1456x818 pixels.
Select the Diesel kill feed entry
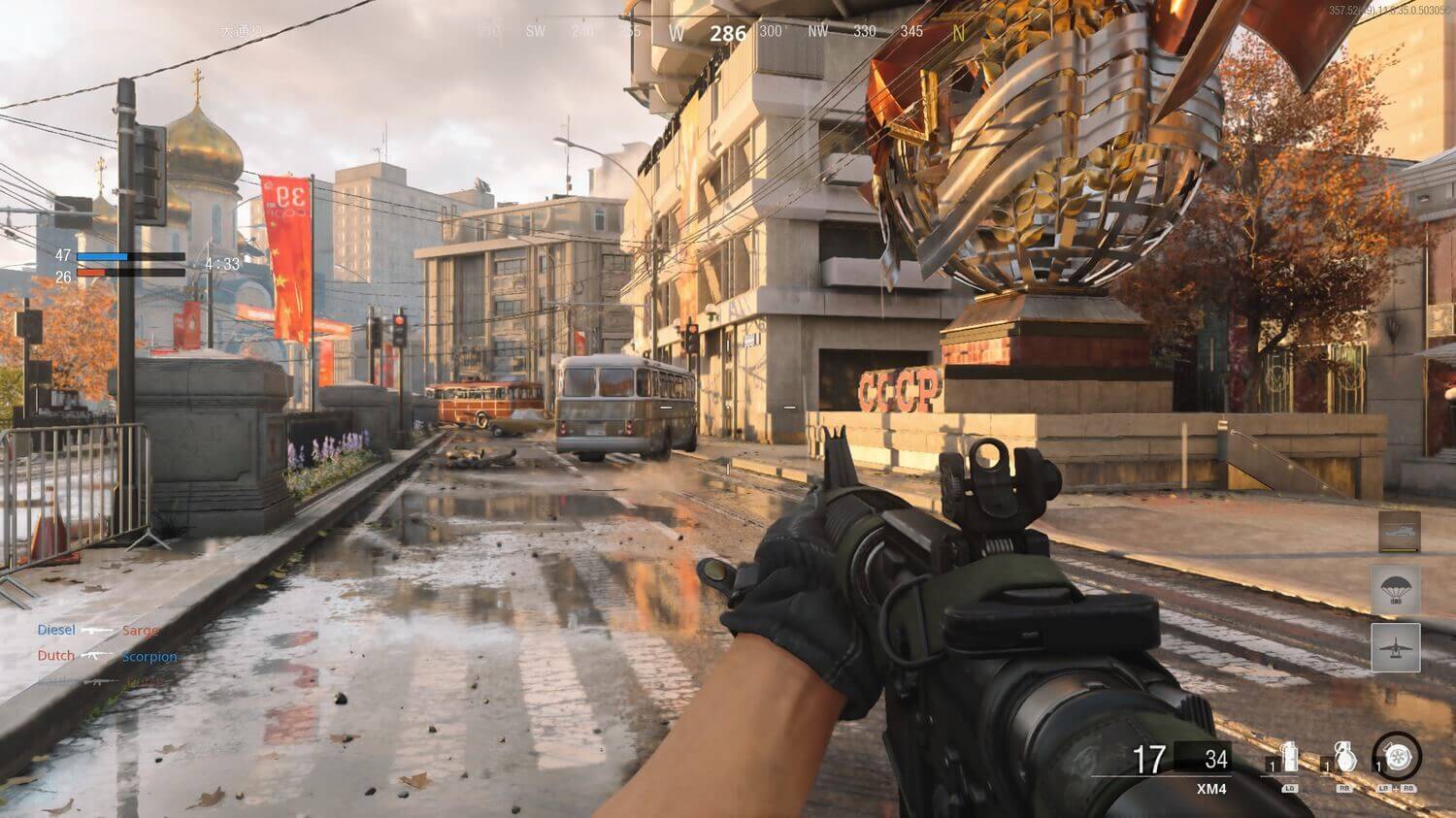56,630
